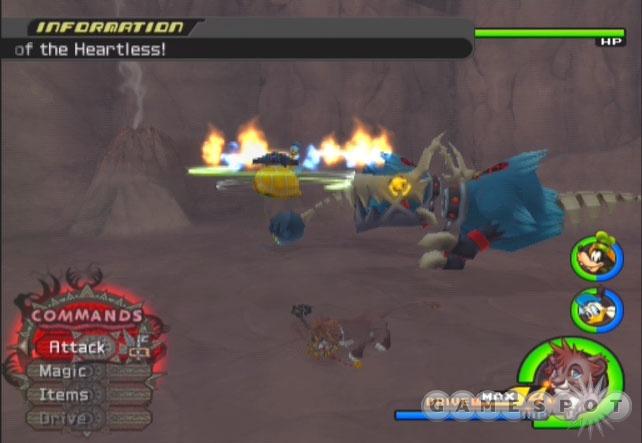Activate the Drive command
The image size is (642, 443).
tap(62, 419)
